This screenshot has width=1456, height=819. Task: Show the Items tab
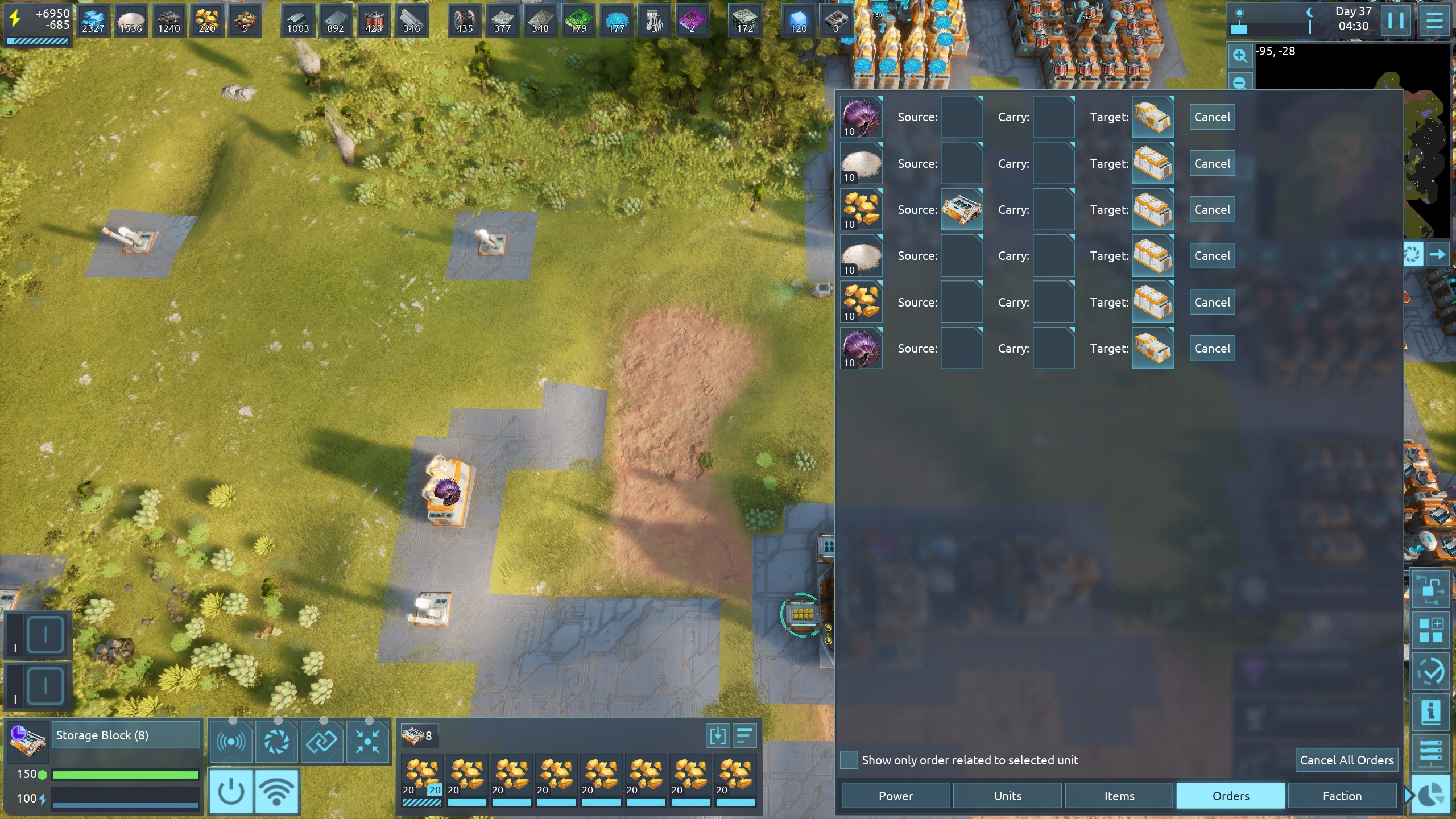pyautogui.click(x=1119, y=796)
